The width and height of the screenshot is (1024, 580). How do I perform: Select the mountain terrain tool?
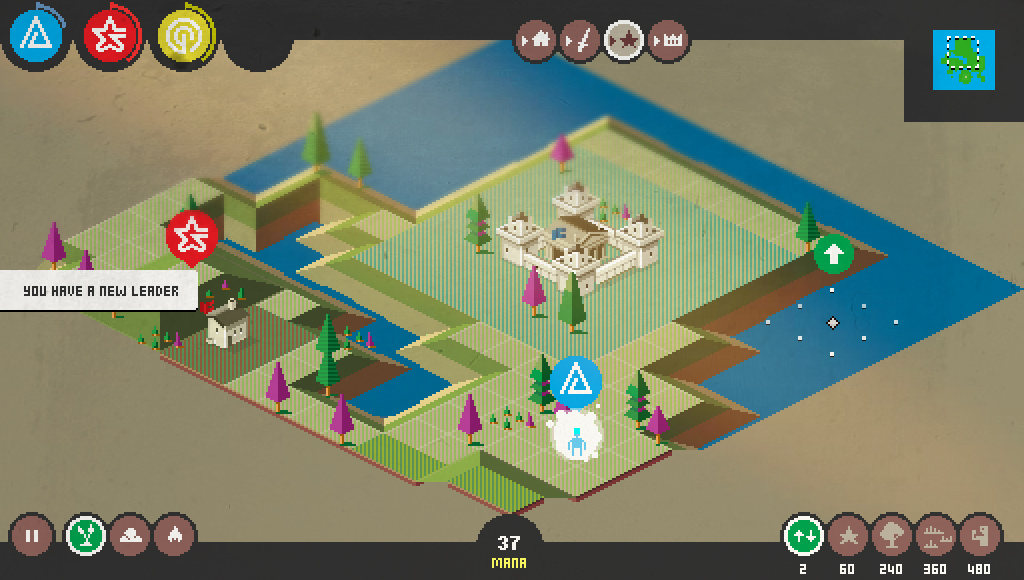tap(130, 536)
